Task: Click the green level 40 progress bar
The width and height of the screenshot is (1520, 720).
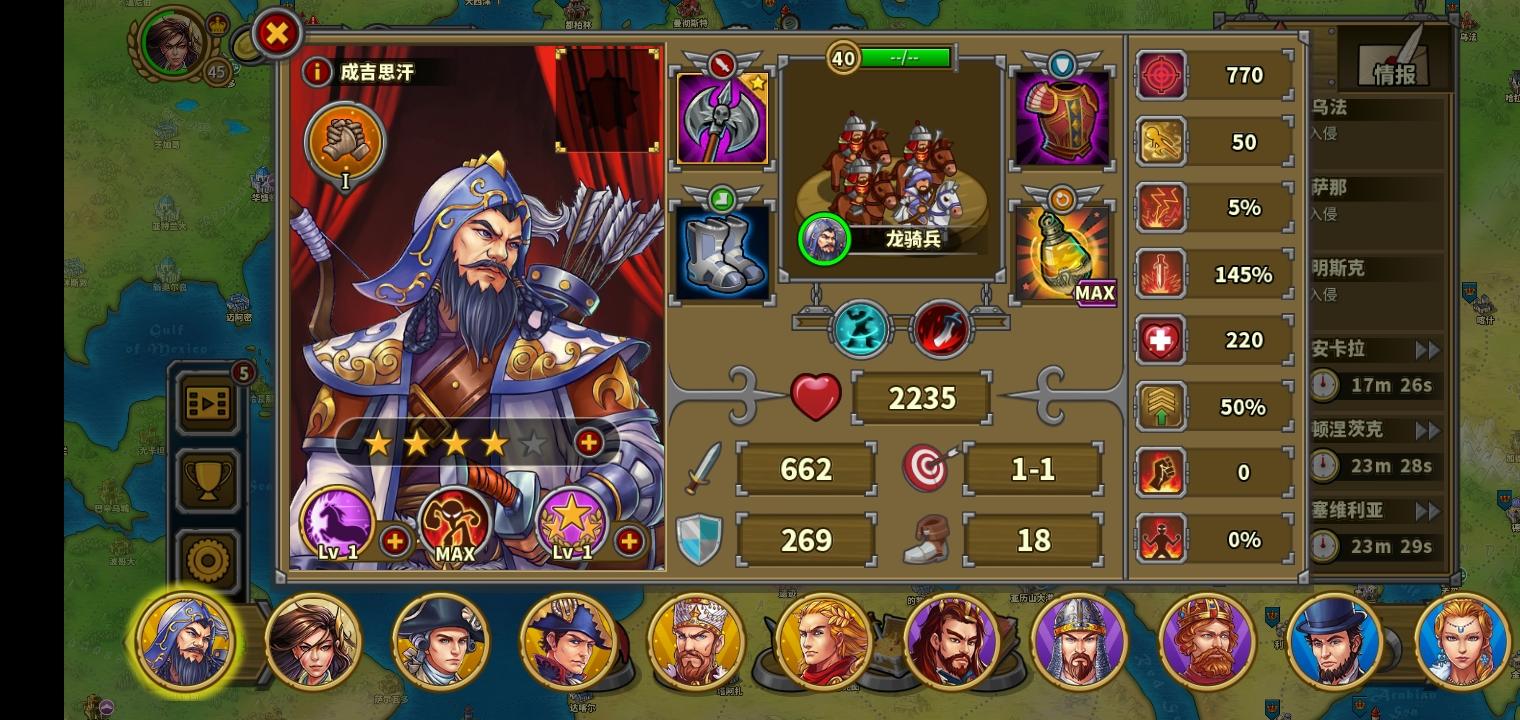Action: tap(905, 57)
